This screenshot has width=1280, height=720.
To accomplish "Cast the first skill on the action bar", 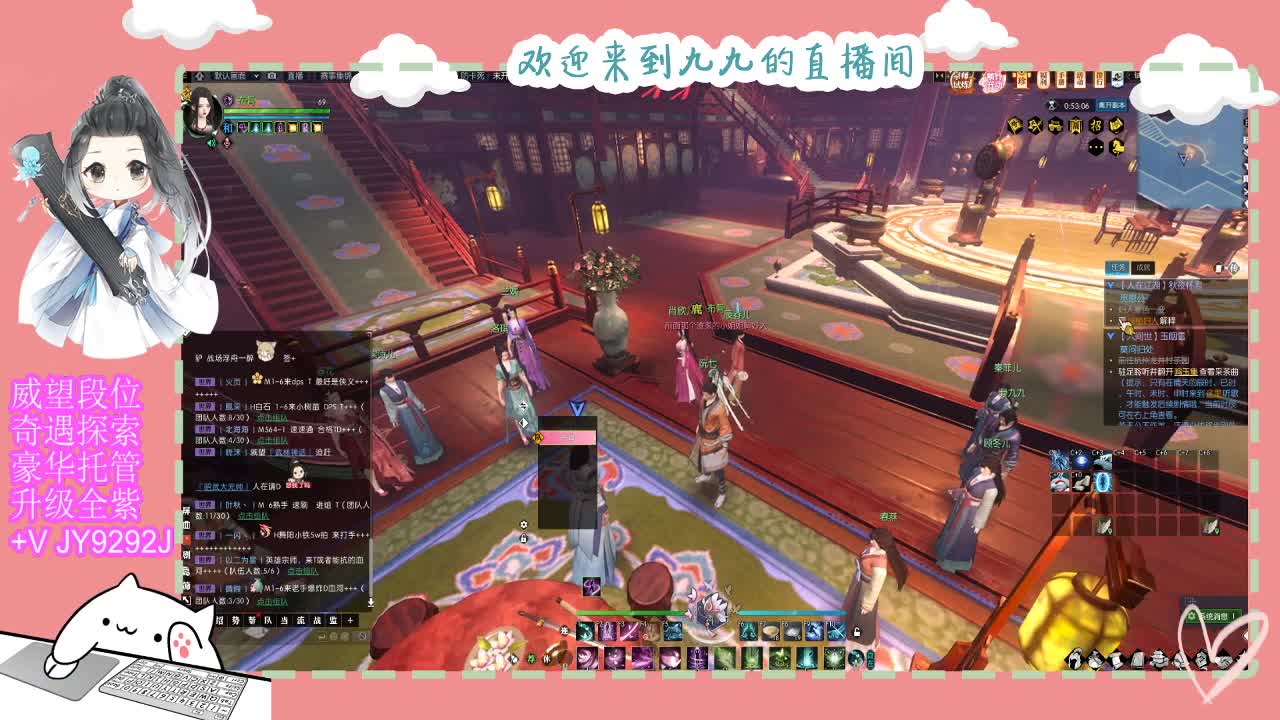I will click(x=585, y=631).
